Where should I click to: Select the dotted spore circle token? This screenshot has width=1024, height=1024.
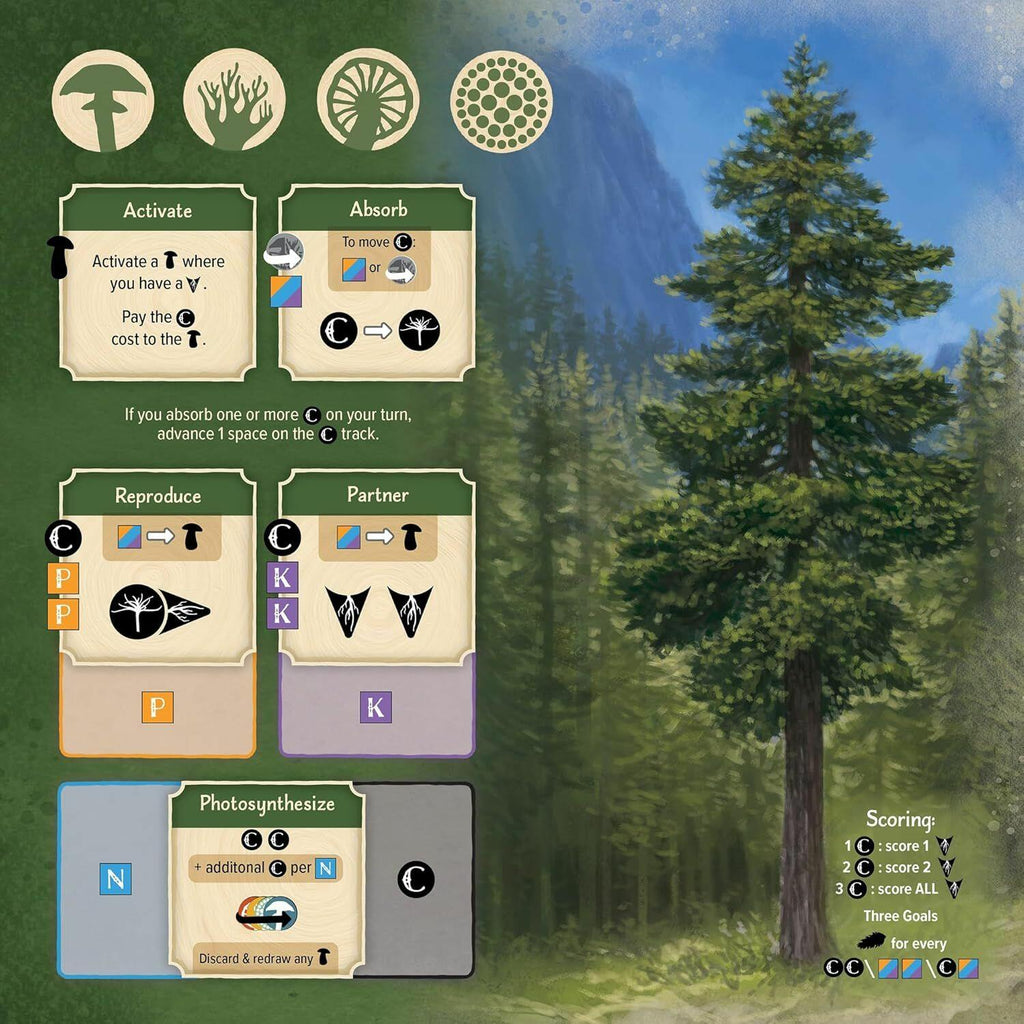click(500, 100)
